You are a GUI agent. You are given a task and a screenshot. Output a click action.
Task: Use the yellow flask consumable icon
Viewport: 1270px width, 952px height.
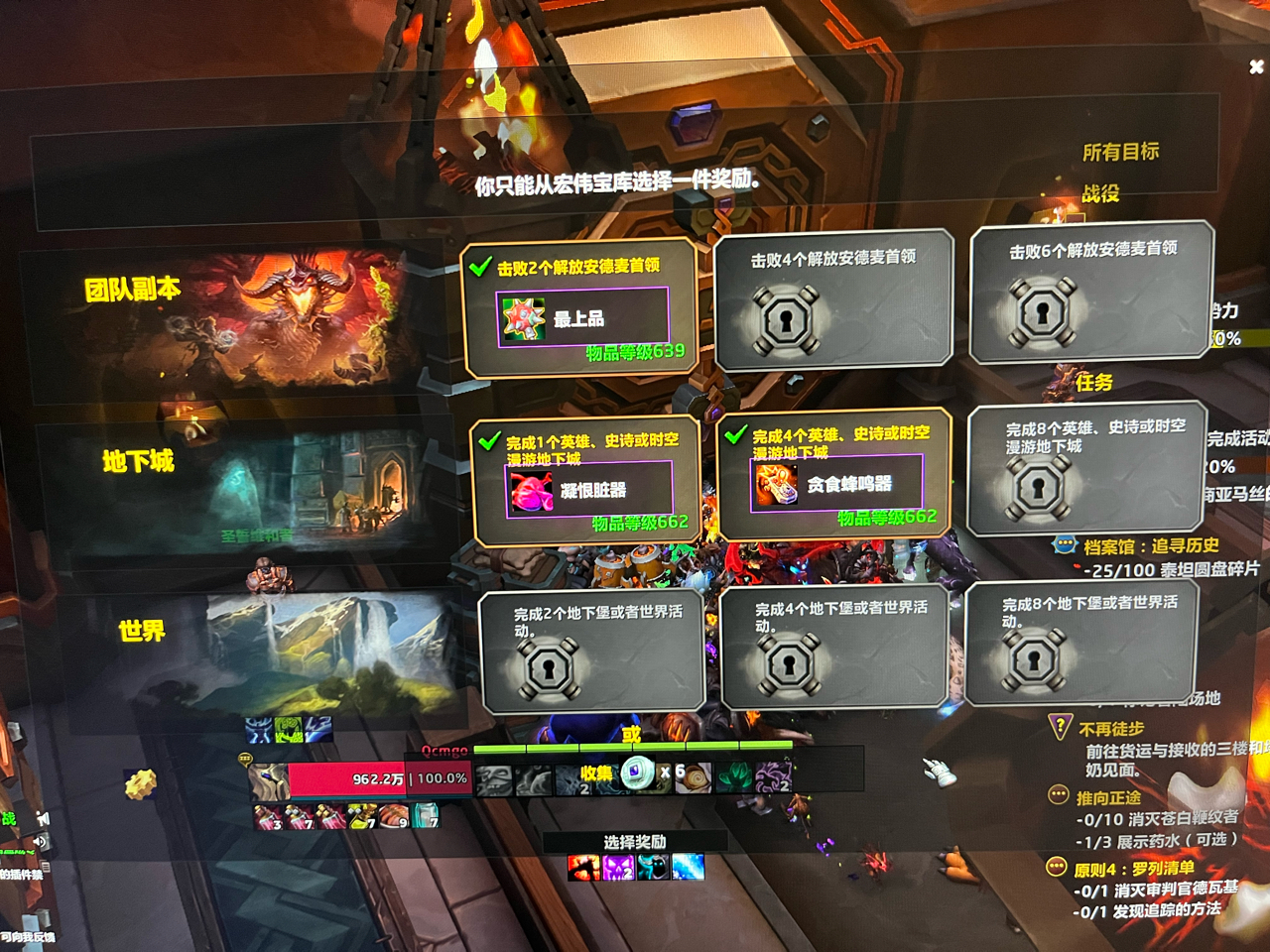click(x=360, y=816)
